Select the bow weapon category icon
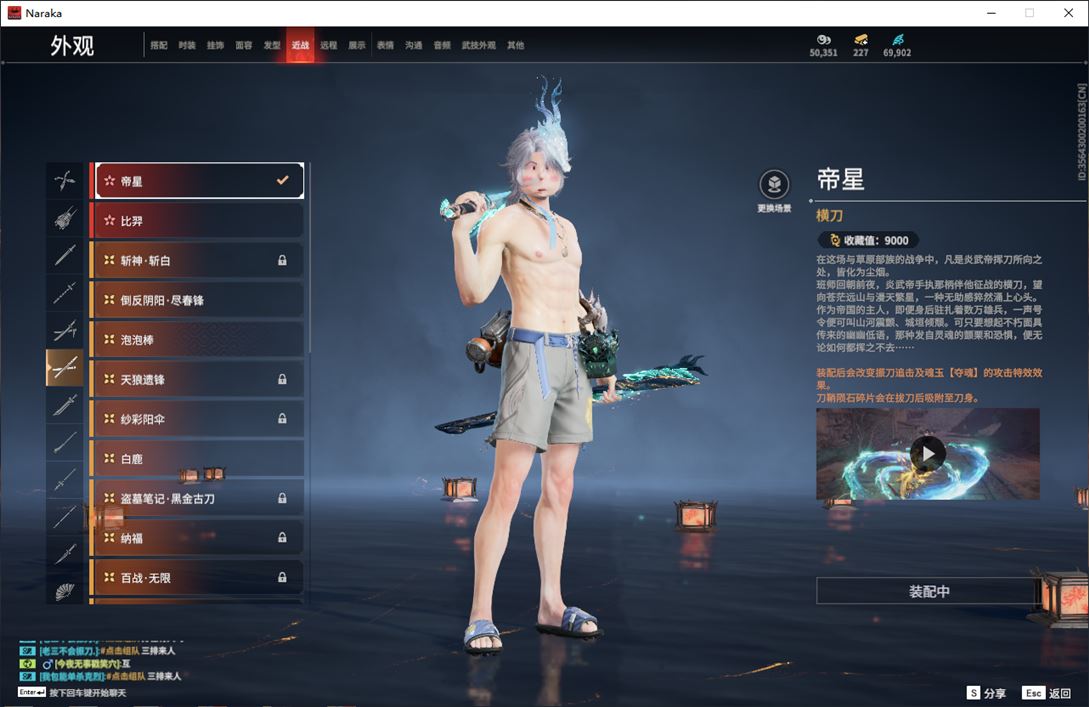The width and height of the screenshot is (1089, 707). click(x=65, y=181)
